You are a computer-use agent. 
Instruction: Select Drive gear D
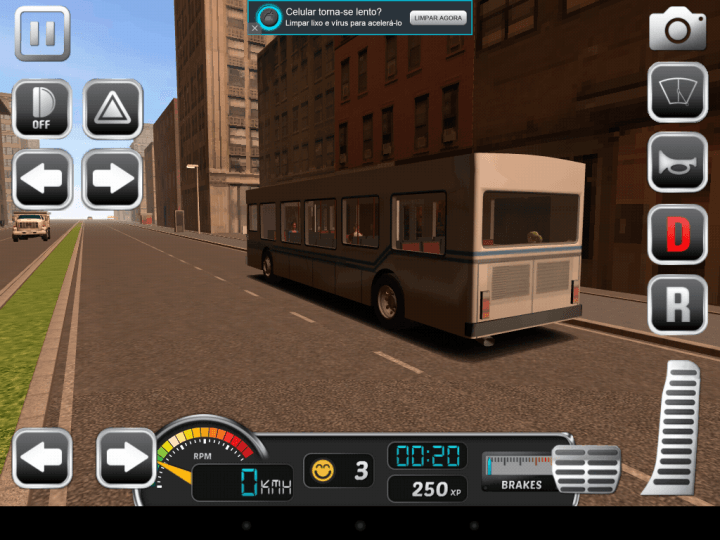click(x=677, y=234)
